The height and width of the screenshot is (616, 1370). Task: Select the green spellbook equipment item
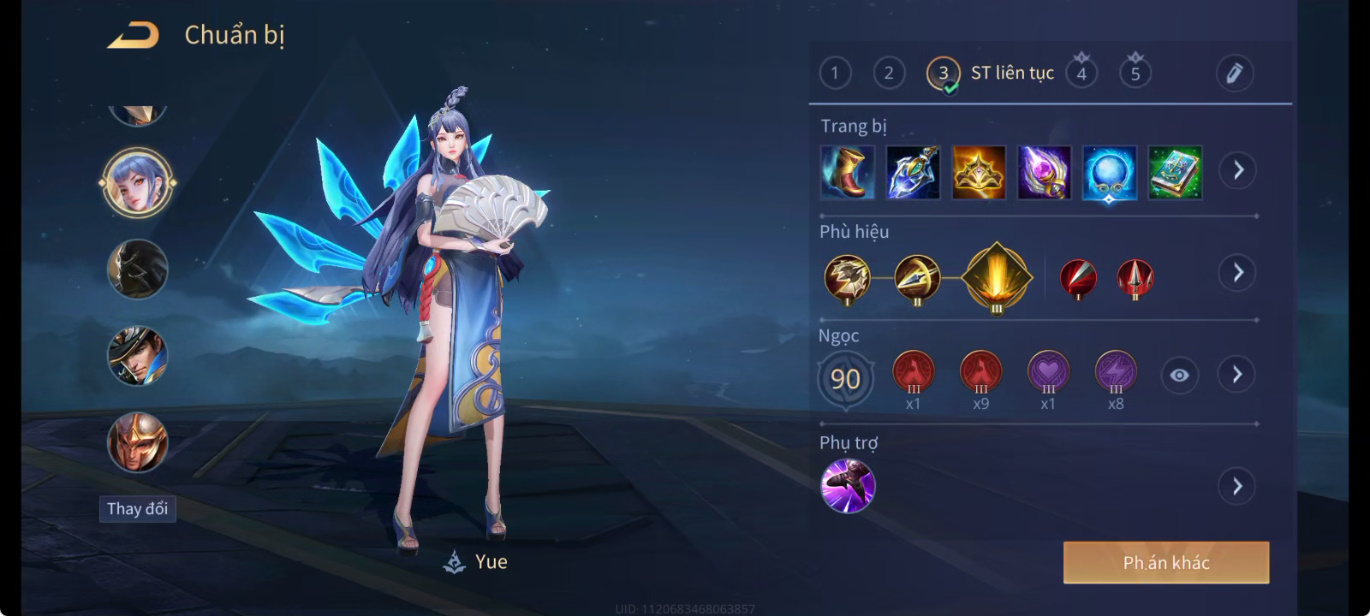pyautogui.click(x=1175, y=172)
